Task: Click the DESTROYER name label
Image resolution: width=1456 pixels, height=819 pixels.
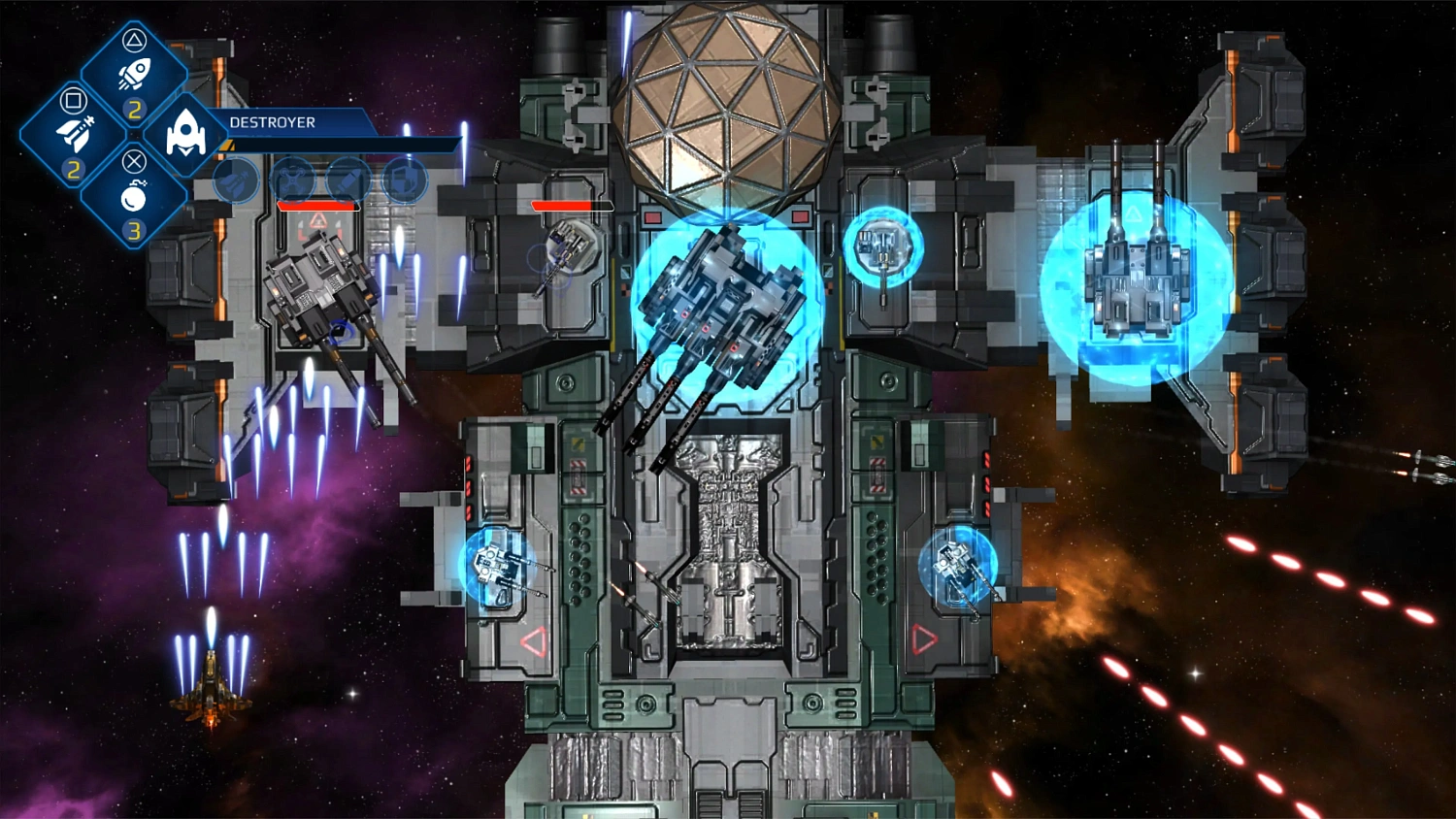Action: click(272, 122)
